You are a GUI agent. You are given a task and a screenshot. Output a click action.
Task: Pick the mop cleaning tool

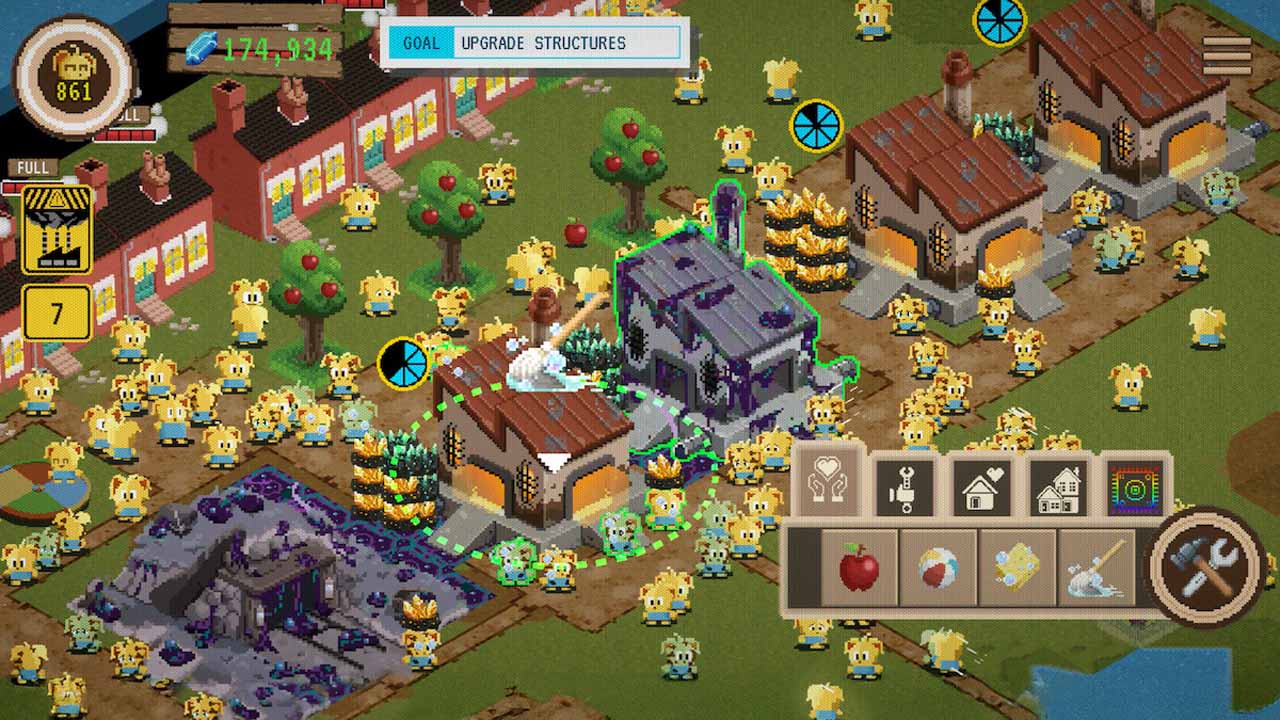click(1096, 569)
